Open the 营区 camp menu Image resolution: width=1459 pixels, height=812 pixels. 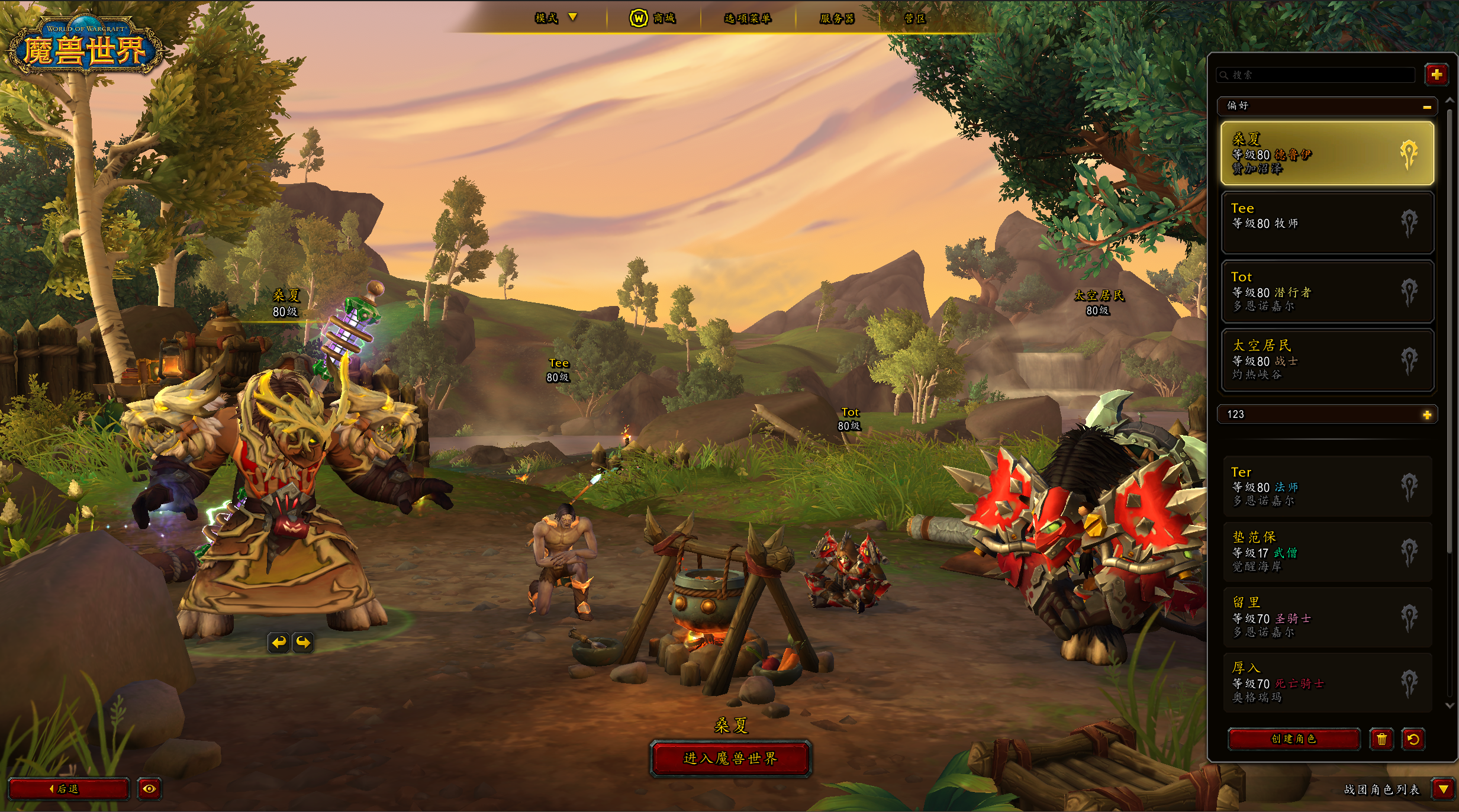(914, 18)
